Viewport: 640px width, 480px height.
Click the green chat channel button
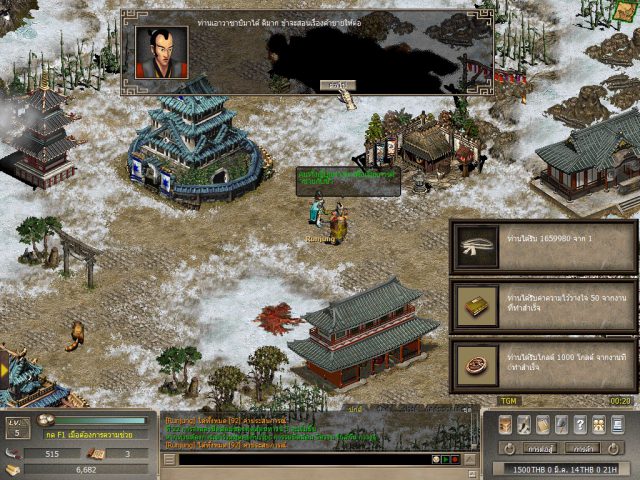[x=447, y=459]
